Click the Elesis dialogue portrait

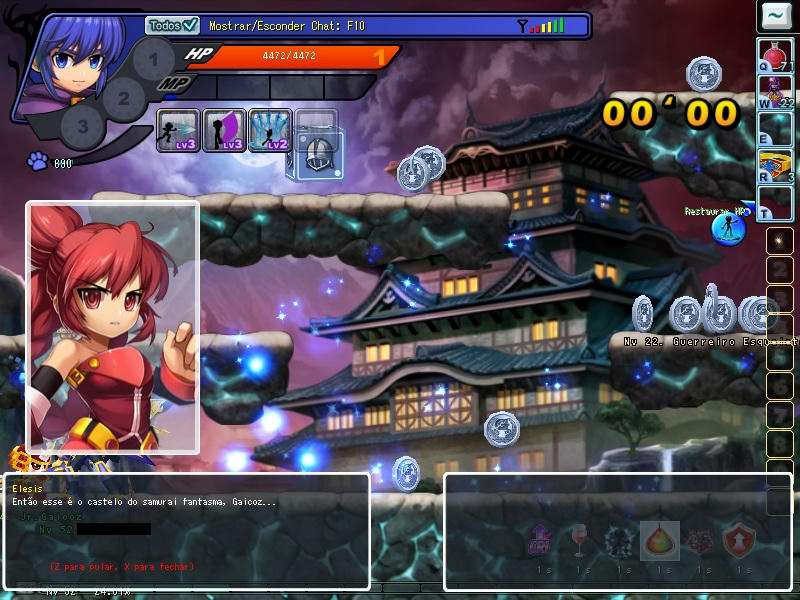[112, 327]
